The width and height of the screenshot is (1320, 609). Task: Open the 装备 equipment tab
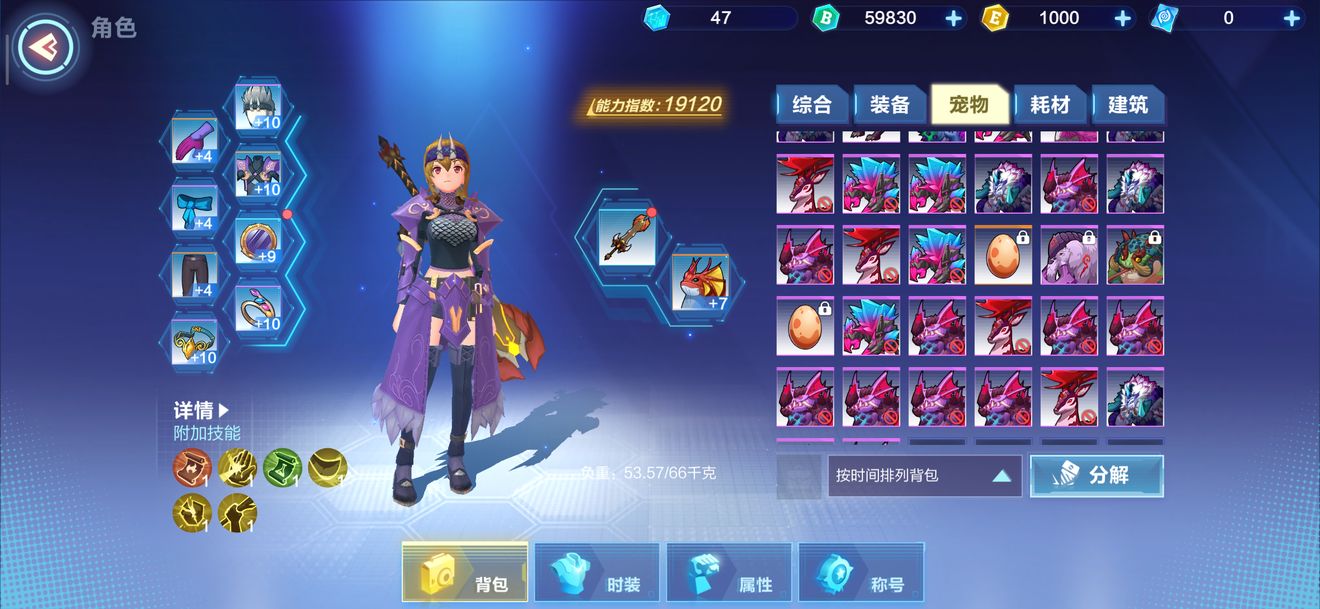point(889,104)
